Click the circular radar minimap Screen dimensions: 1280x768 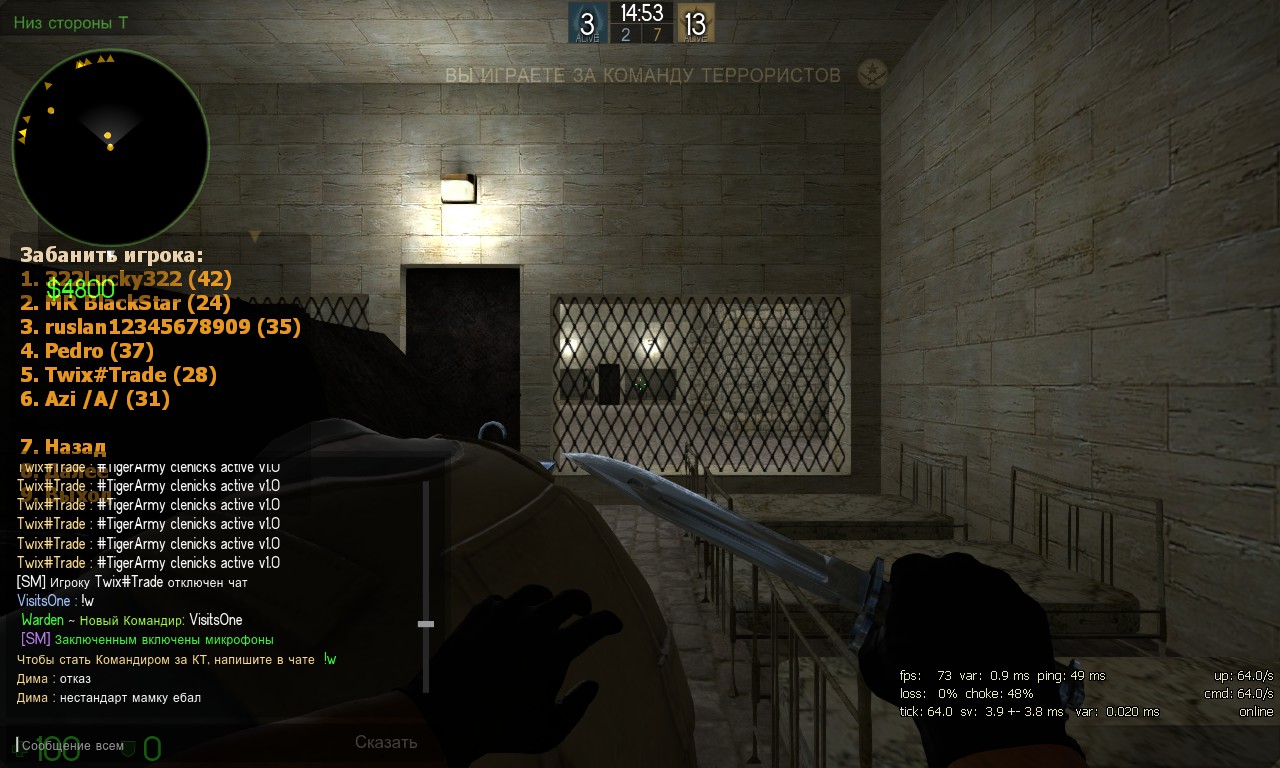(110, 147)
